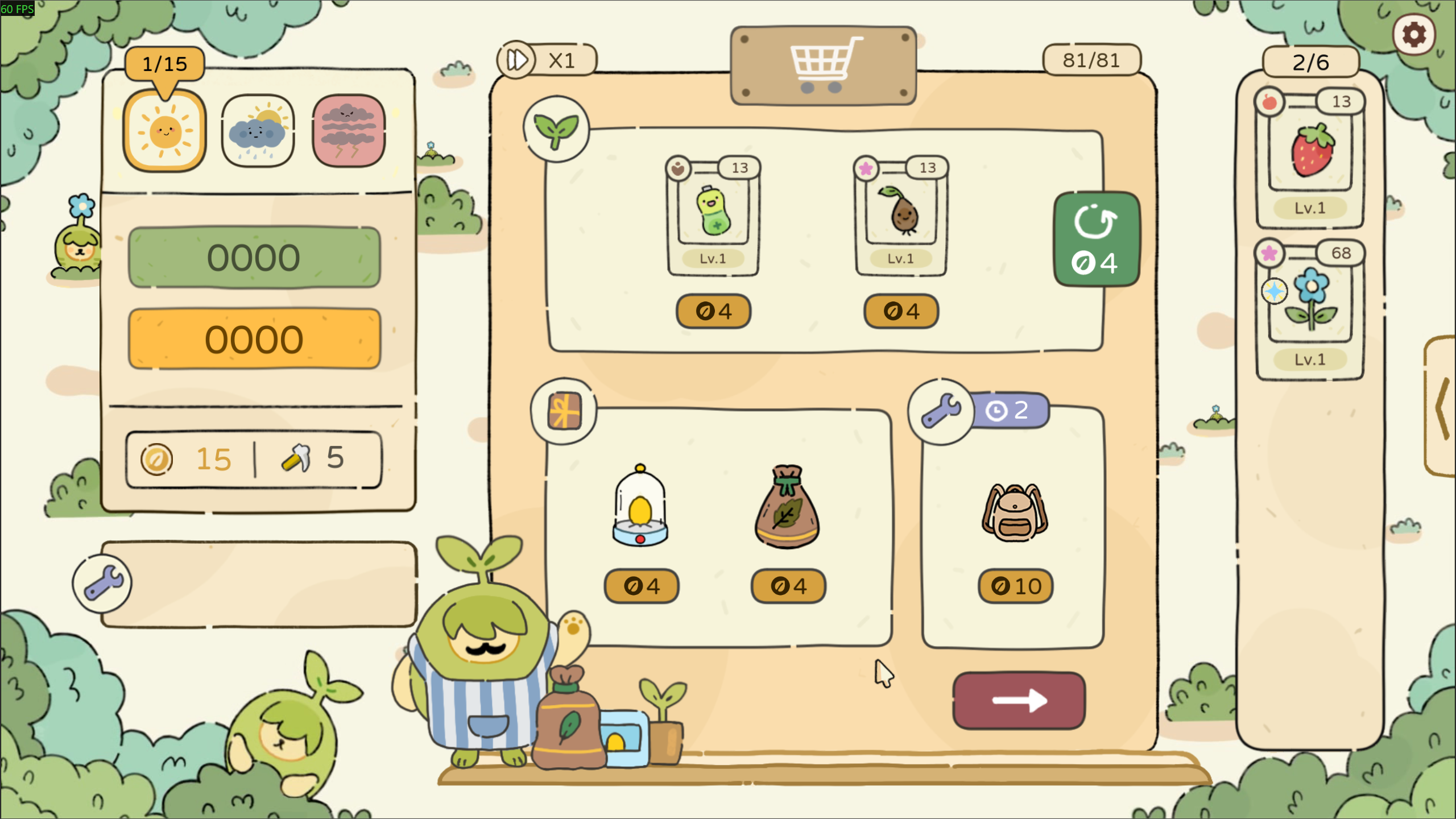This screenshot has height=819, width=1456.
Task: Select the brown leaf sack item
Action: tap(787, 506)
